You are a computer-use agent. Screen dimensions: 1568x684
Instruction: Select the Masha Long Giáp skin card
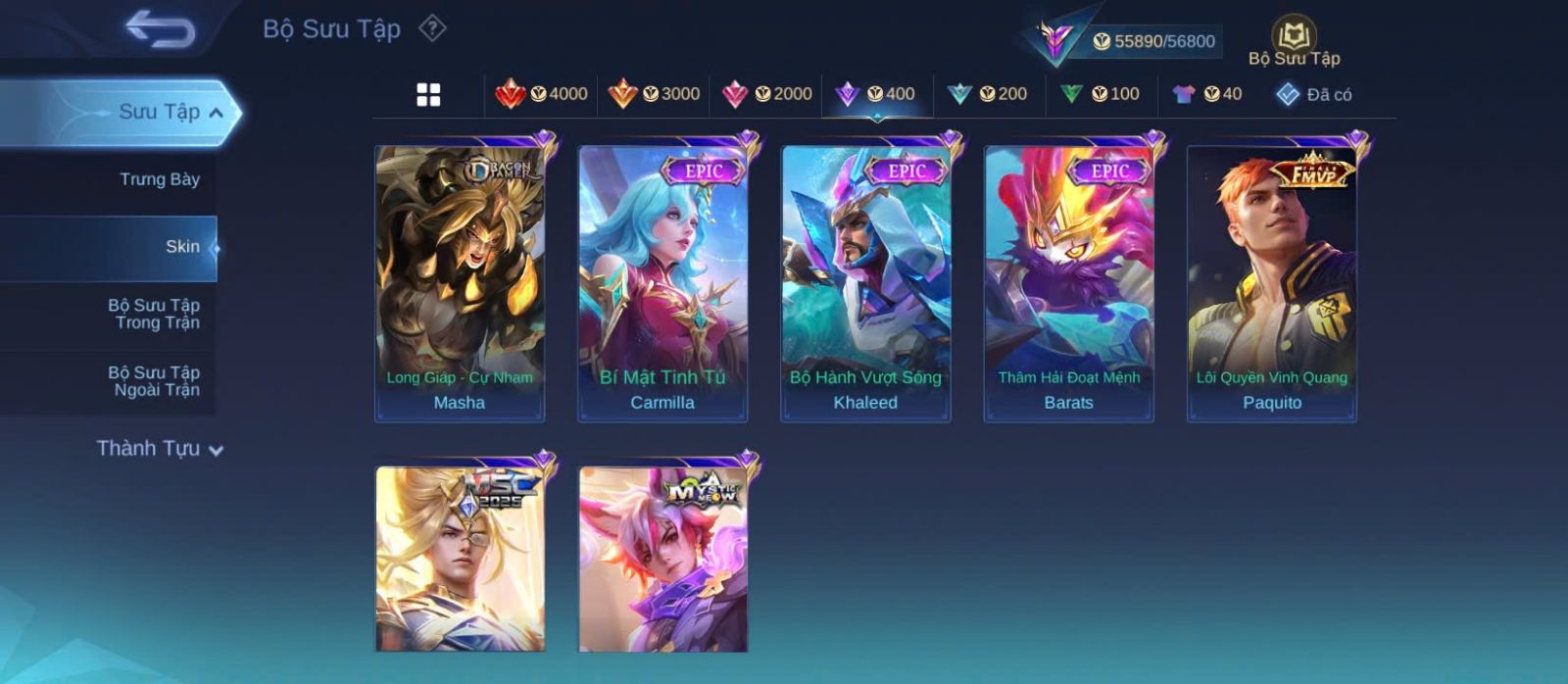tap(460, 284)
